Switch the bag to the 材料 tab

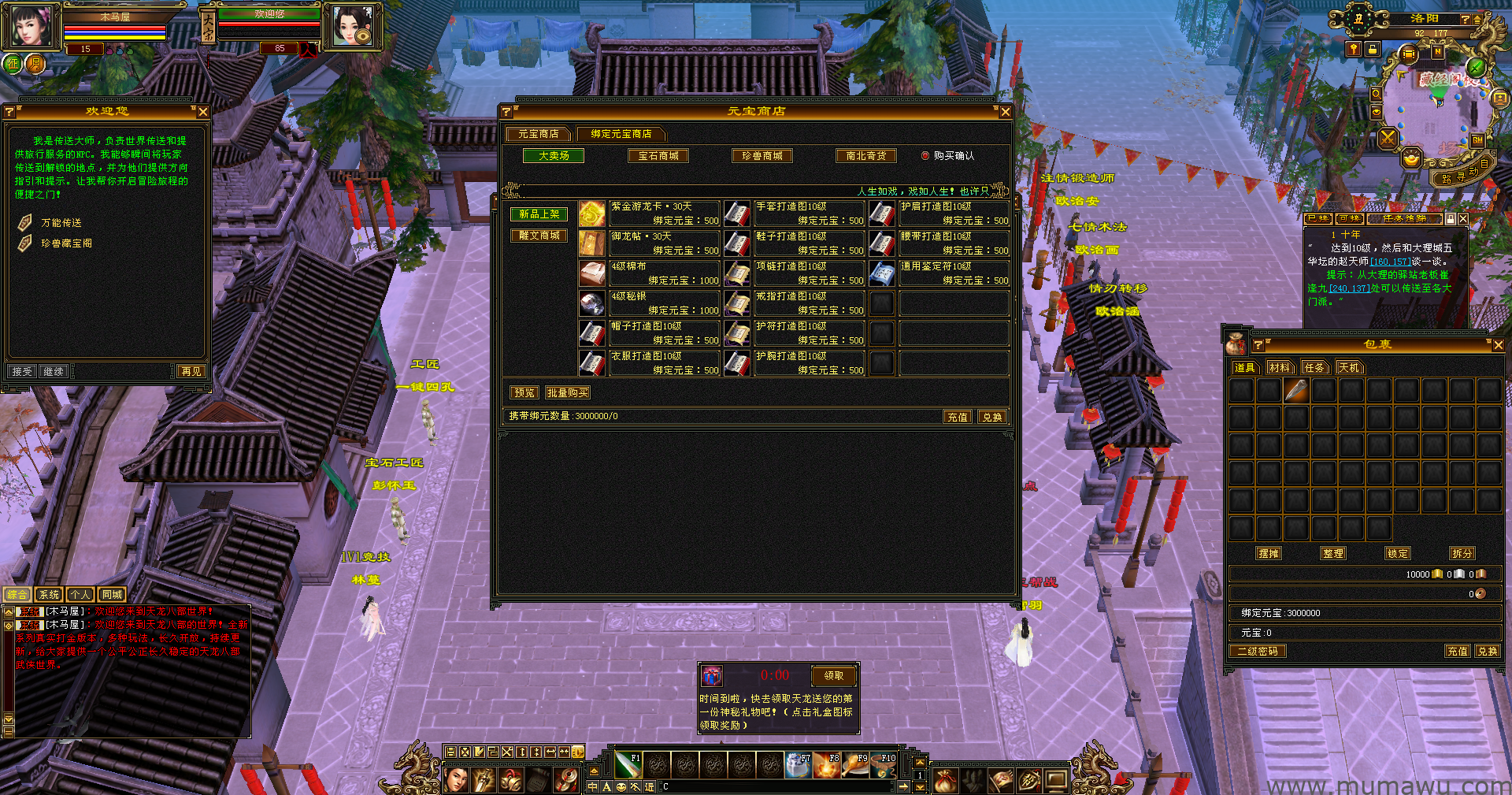click(1280, 368)
